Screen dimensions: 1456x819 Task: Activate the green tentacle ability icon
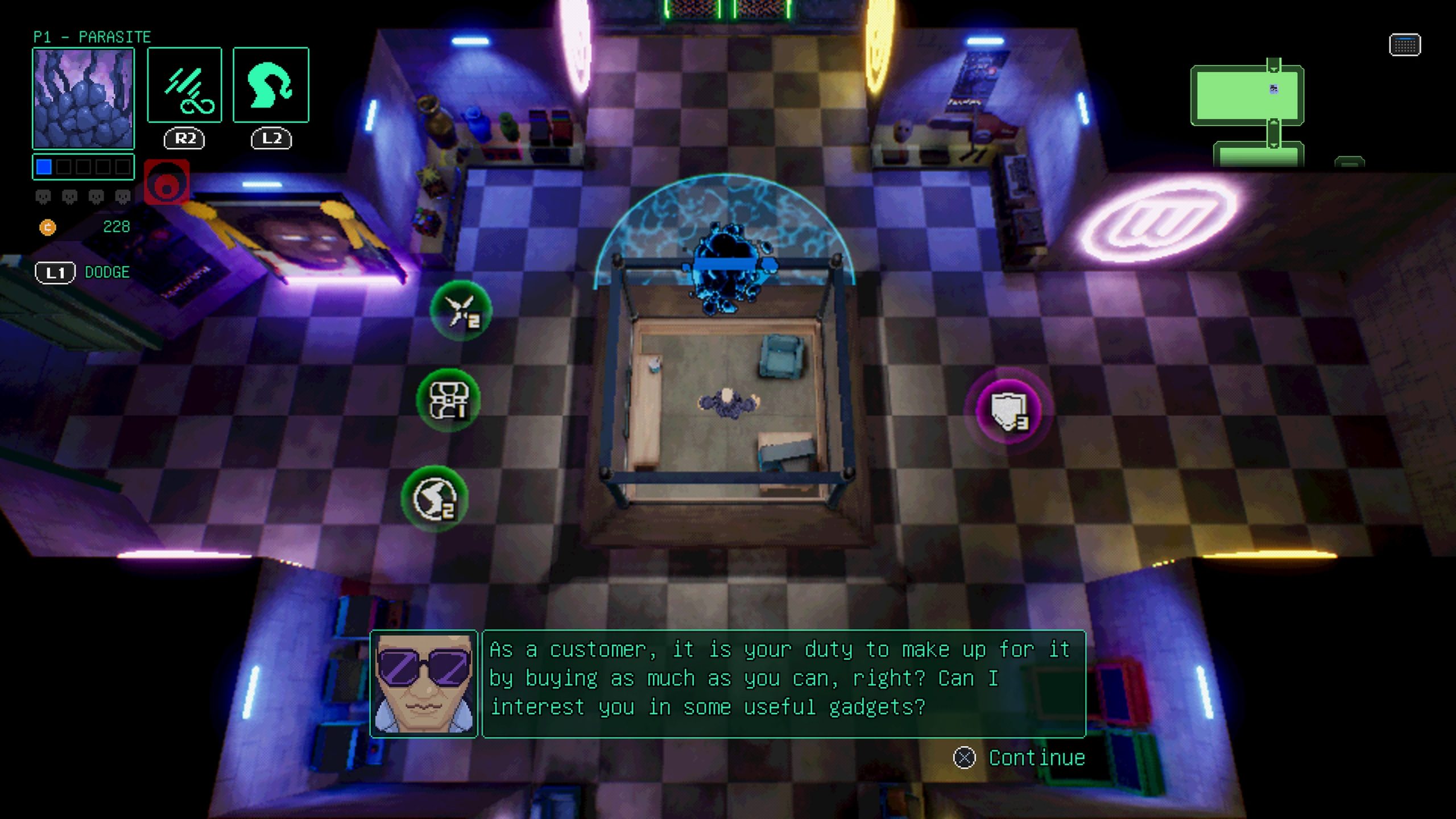[x=271, y=85]
